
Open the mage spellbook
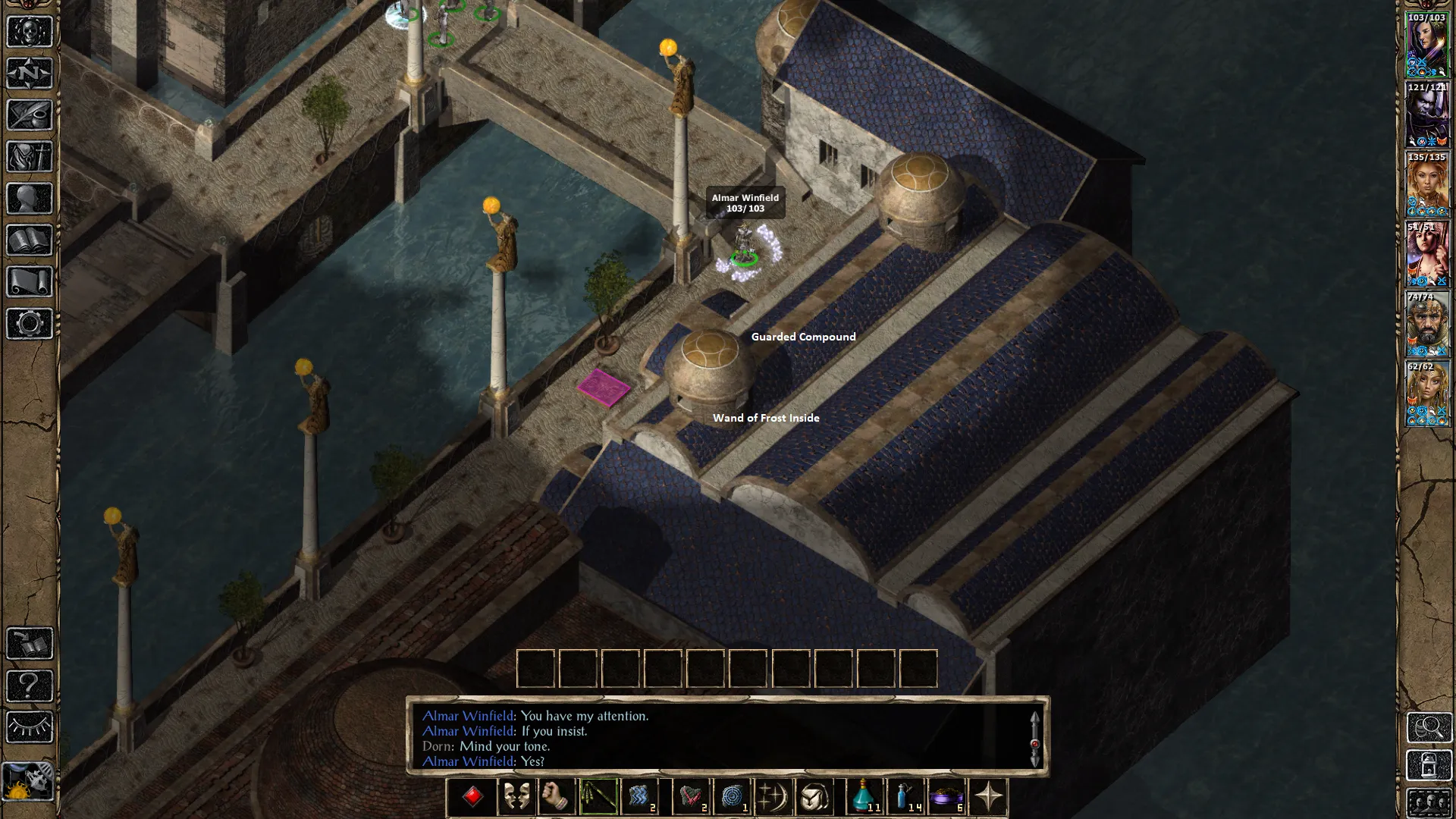pyautogui.click(x=30, y=240)
